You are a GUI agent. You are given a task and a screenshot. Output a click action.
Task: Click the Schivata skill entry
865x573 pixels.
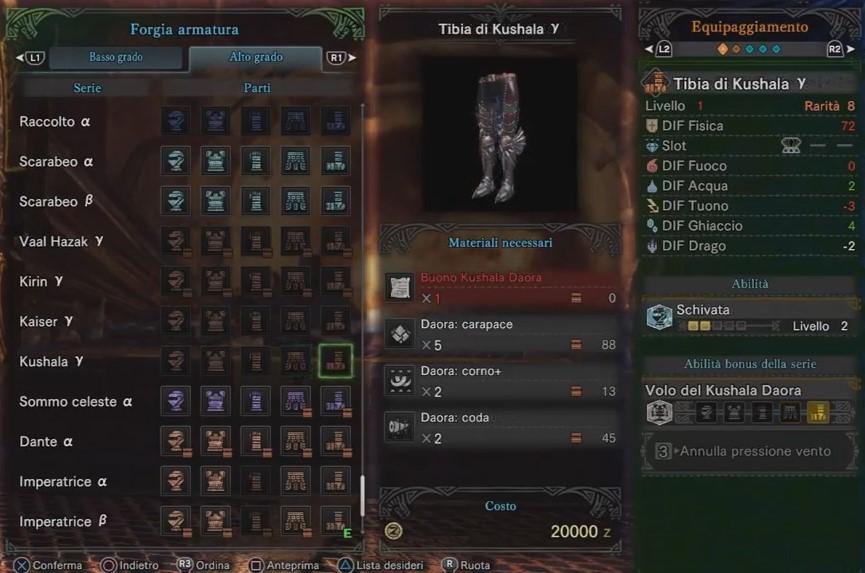[x=750, y=317]
